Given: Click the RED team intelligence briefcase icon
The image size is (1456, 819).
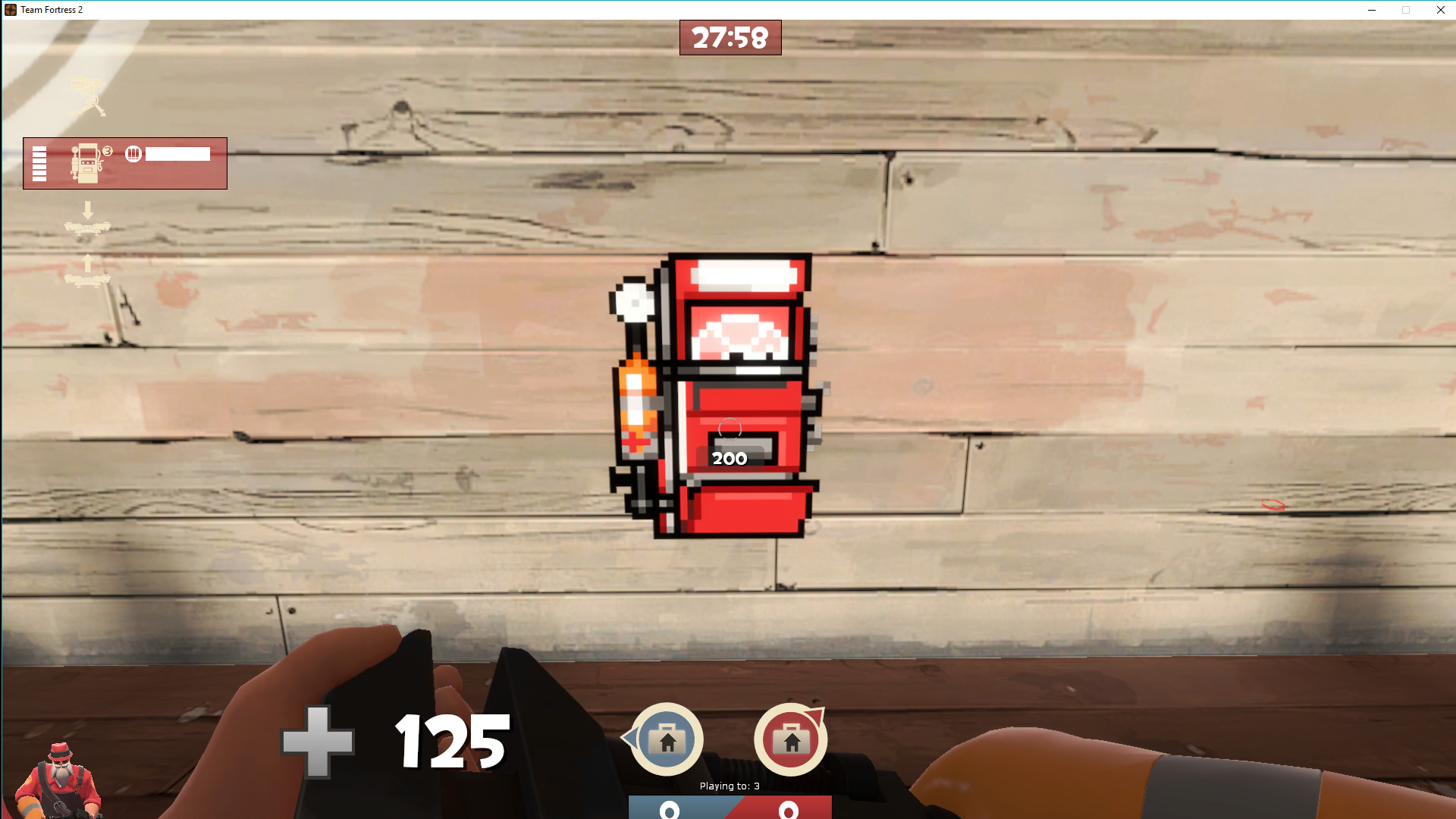Looking at the screenshot, I should (x=791, y=739).
